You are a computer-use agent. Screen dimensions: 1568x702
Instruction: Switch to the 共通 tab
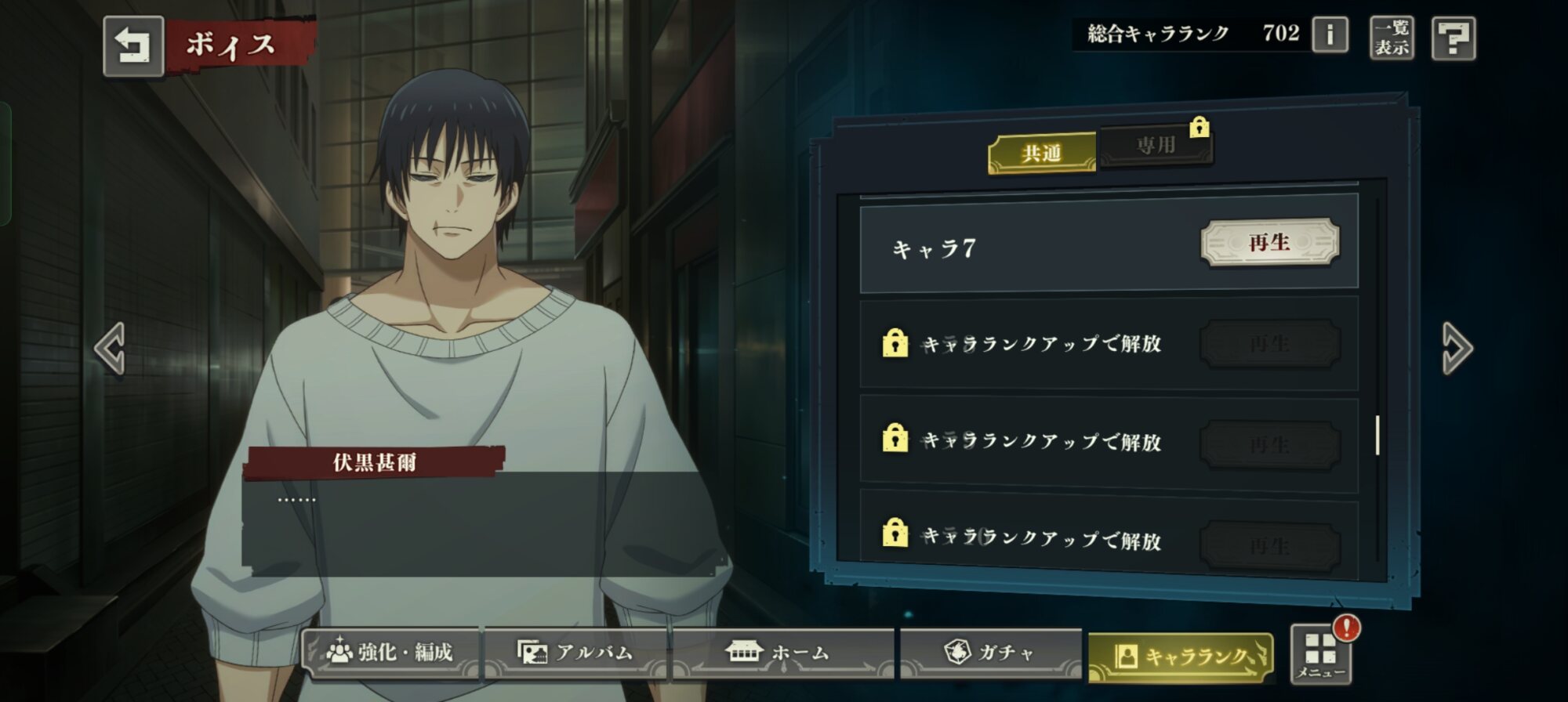[x=1042, y=153]
